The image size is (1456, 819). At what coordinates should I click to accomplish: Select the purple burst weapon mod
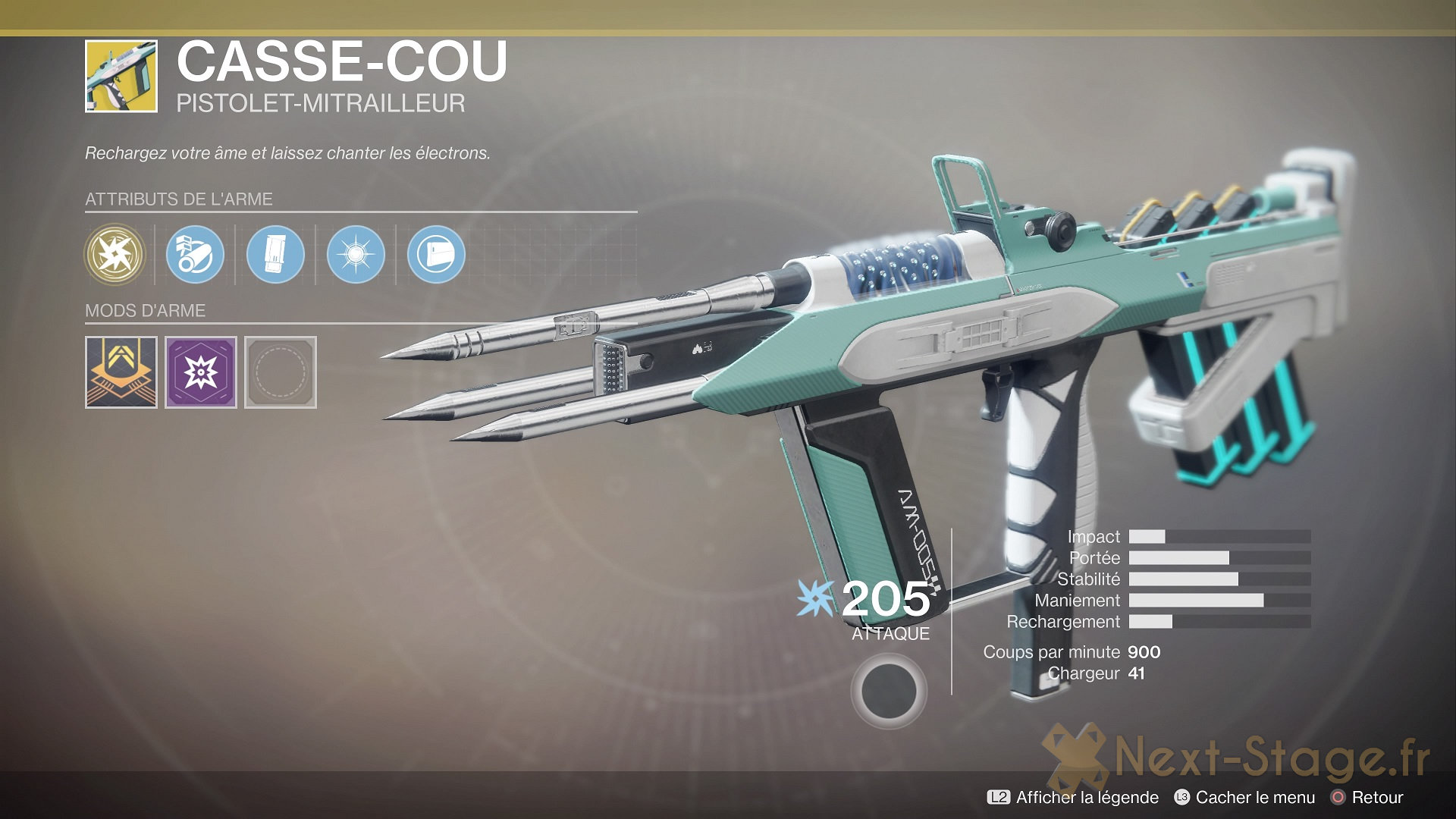[201, 372]
